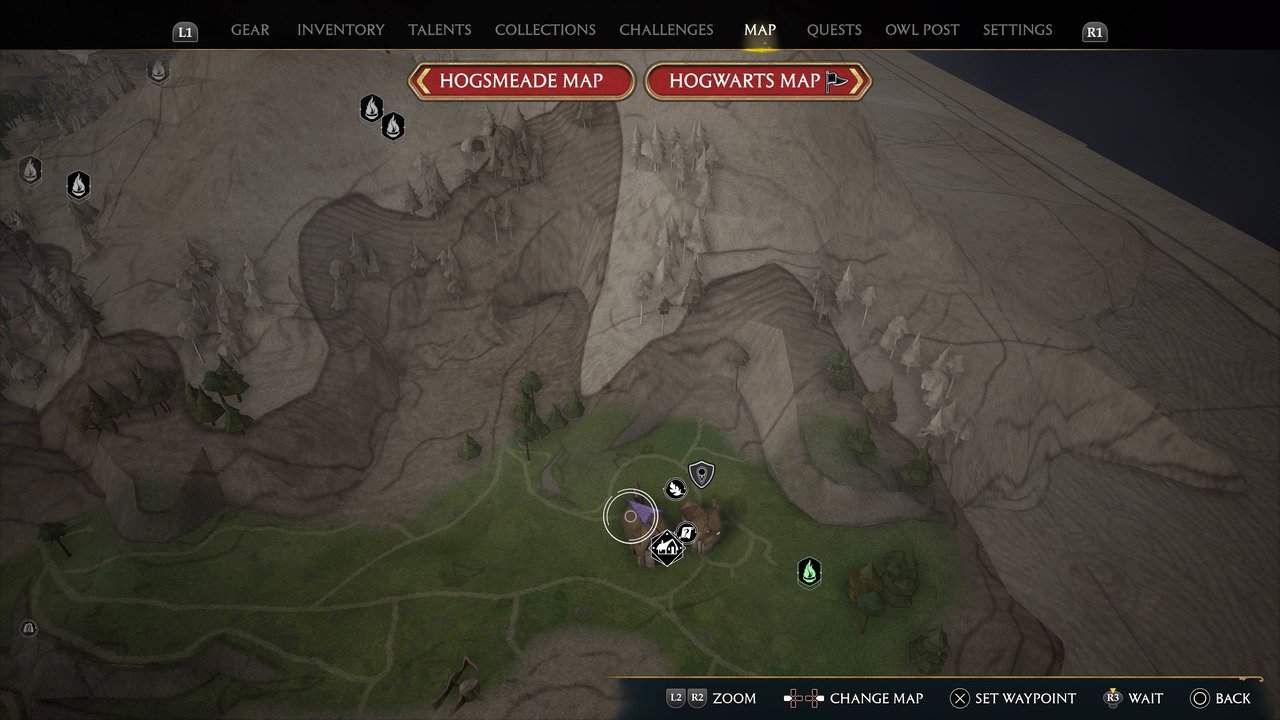Switch to the Hogsmeade Map
The image size is (1280, 720).
tap(521, 81)
